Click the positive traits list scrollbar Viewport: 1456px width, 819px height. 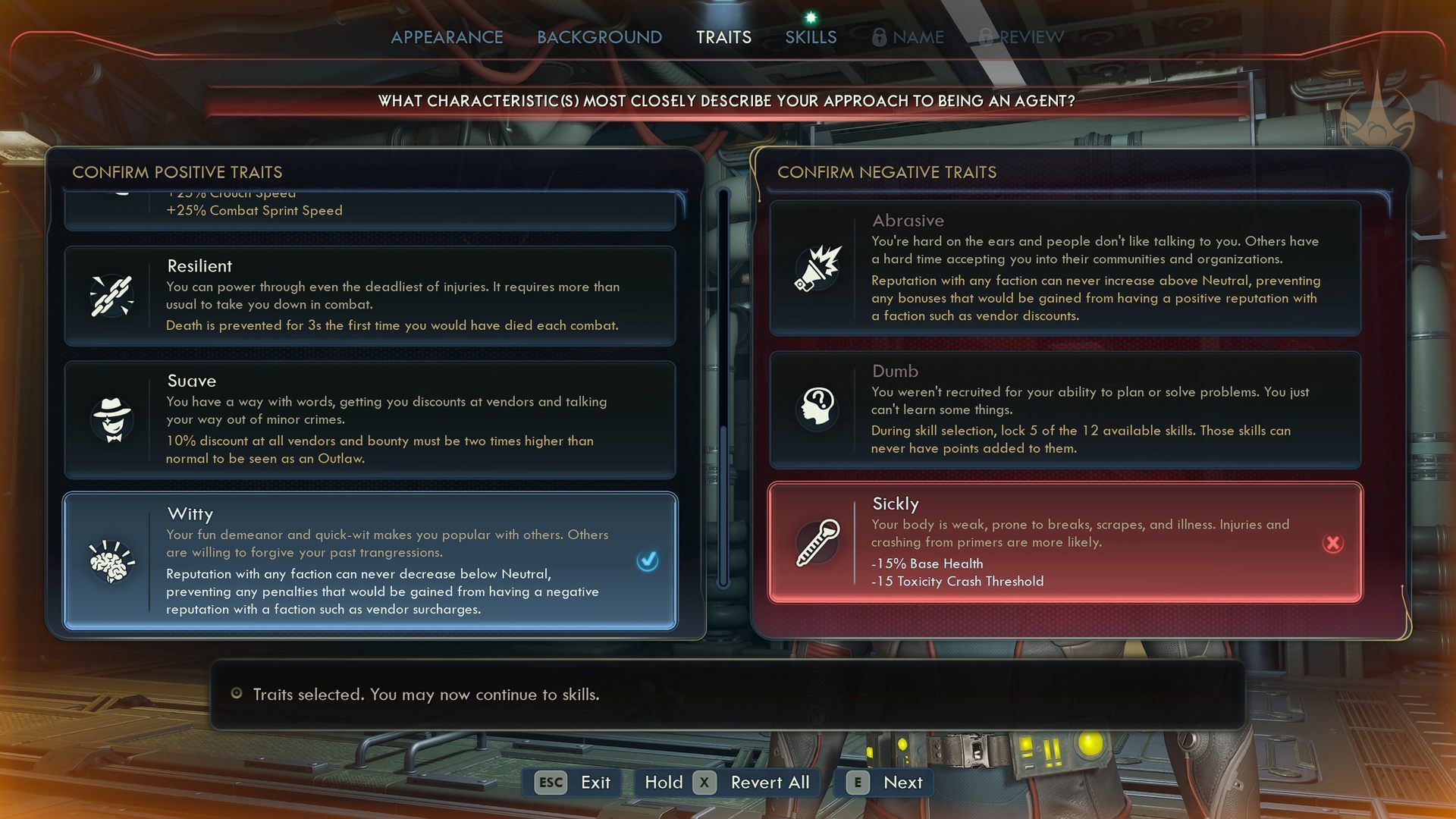[723, 379]
